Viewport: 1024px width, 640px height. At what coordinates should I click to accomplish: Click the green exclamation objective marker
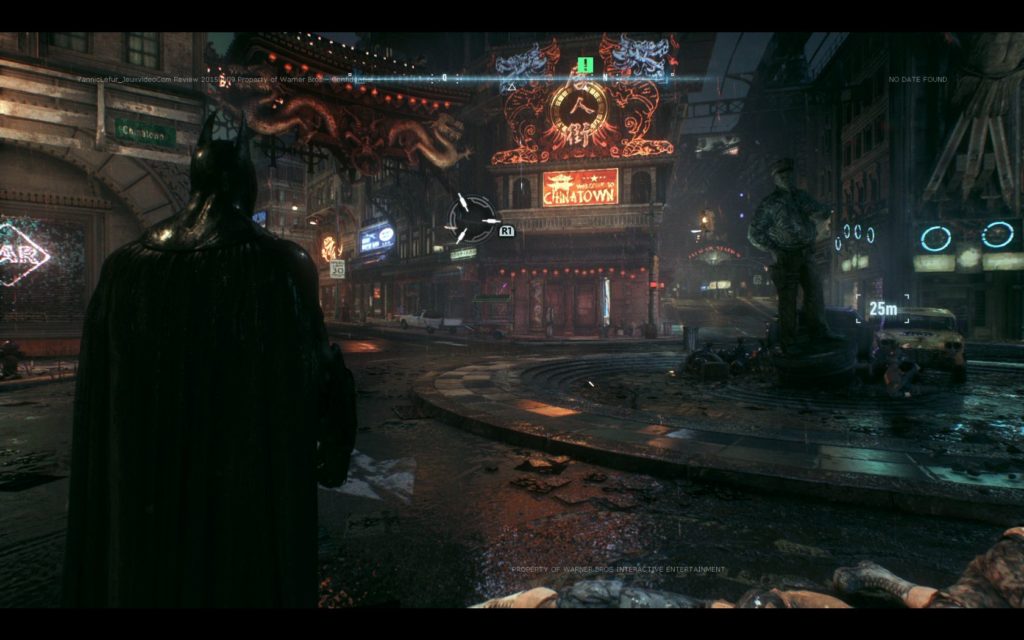(585, 66)
